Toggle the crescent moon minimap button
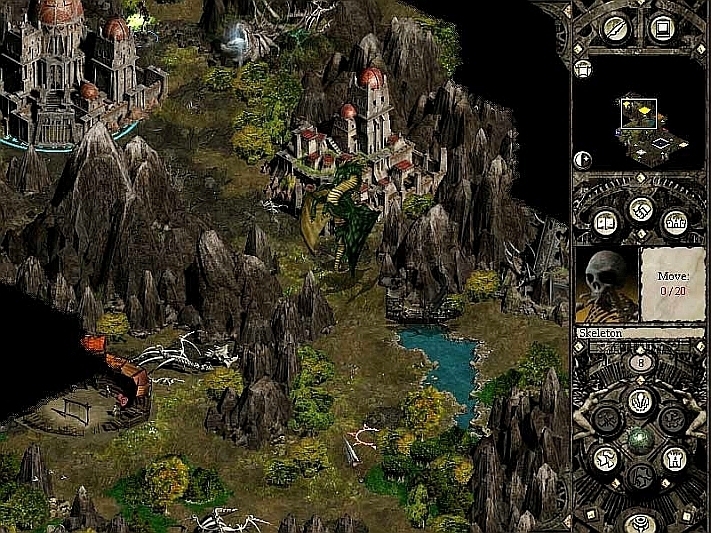 [583, 159]
